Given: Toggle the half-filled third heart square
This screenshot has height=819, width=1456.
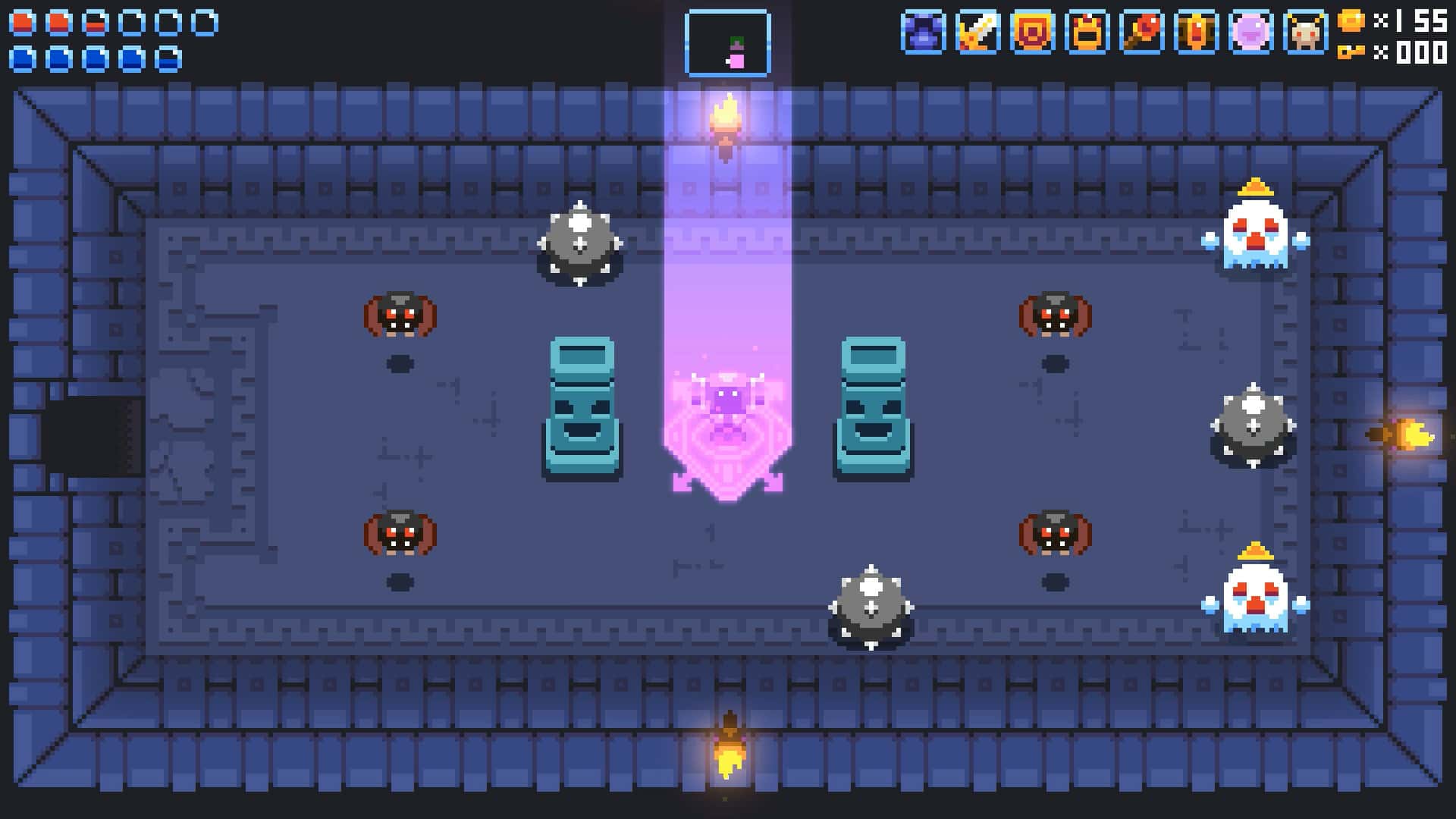Looking at the screenshot, I should click(x=95, y=21).
